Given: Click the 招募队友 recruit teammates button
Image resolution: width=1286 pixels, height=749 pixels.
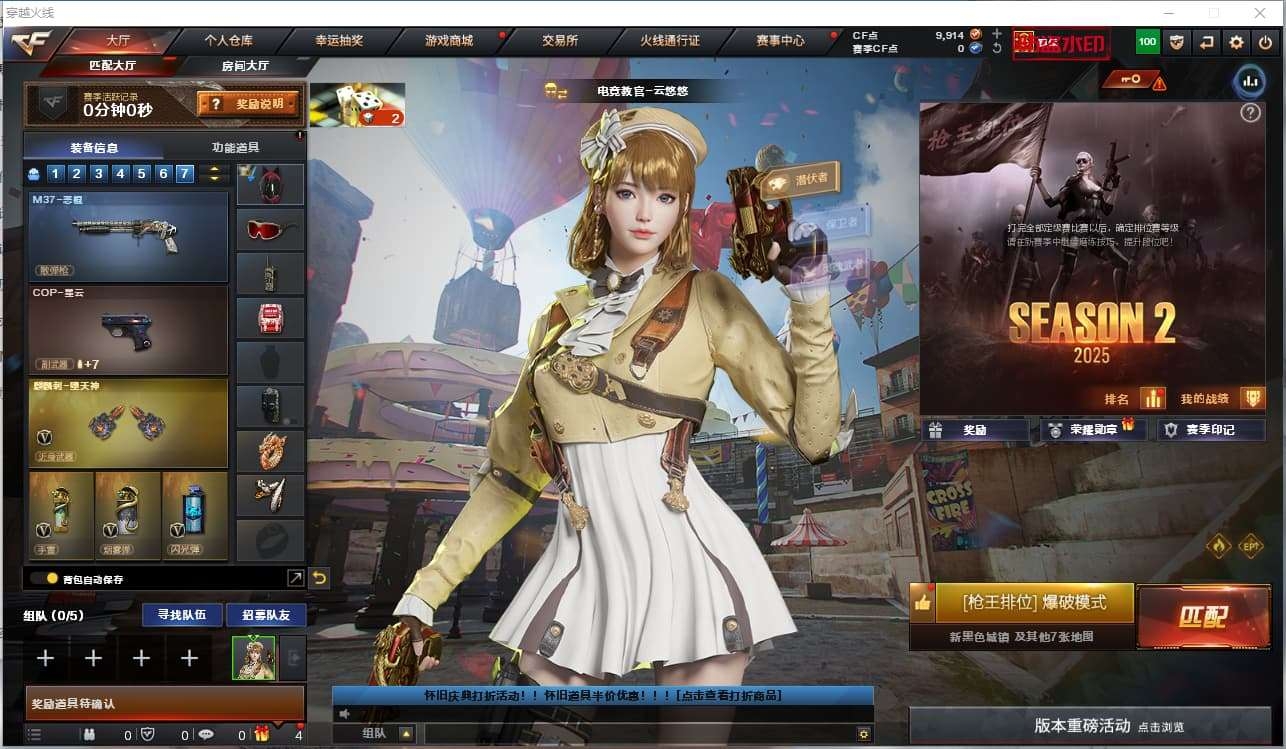Looking at the screenshot, I should coord(266,614).
